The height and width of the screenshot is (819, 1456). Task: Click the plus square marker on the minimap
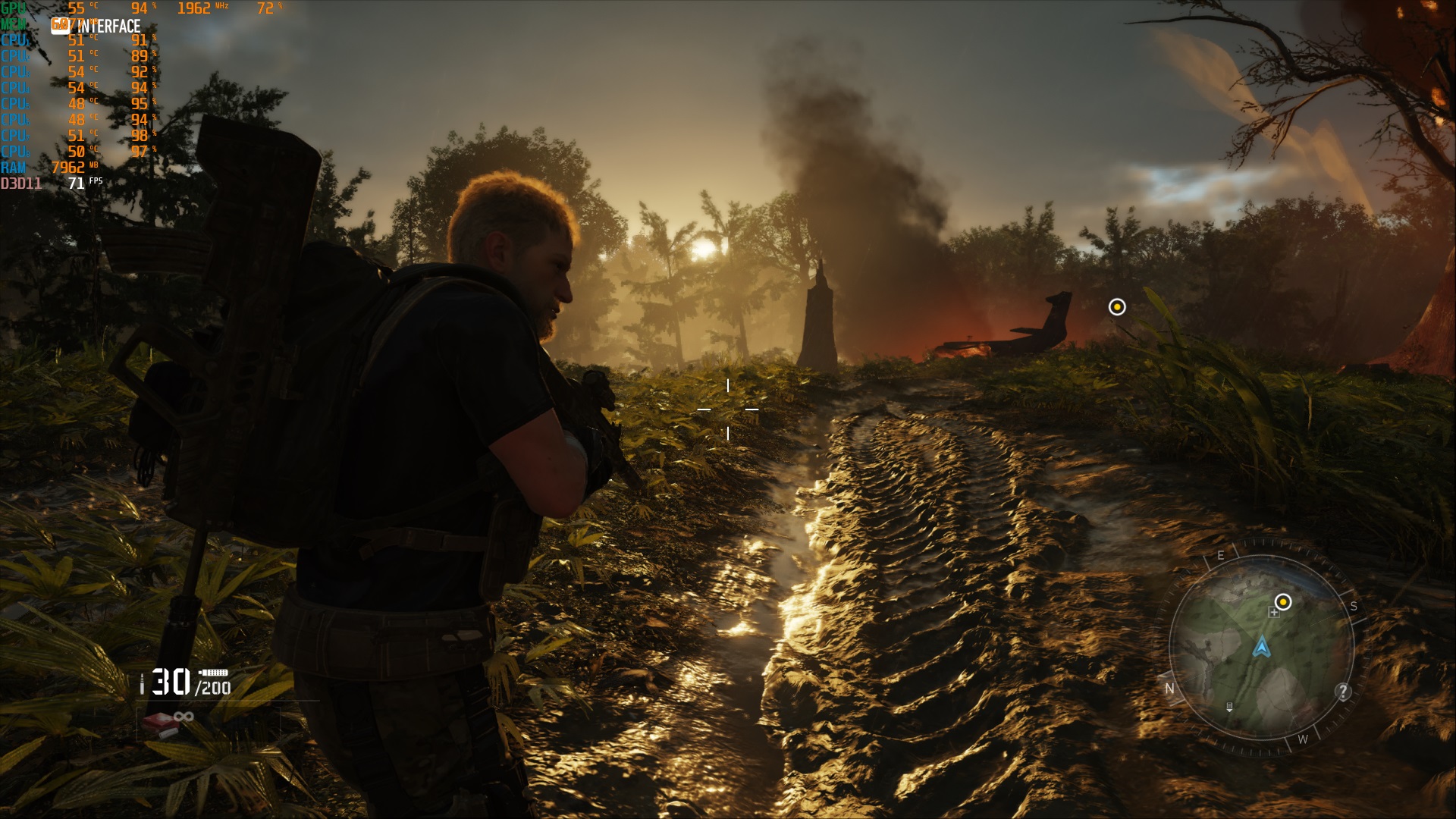pos(1274,613)
